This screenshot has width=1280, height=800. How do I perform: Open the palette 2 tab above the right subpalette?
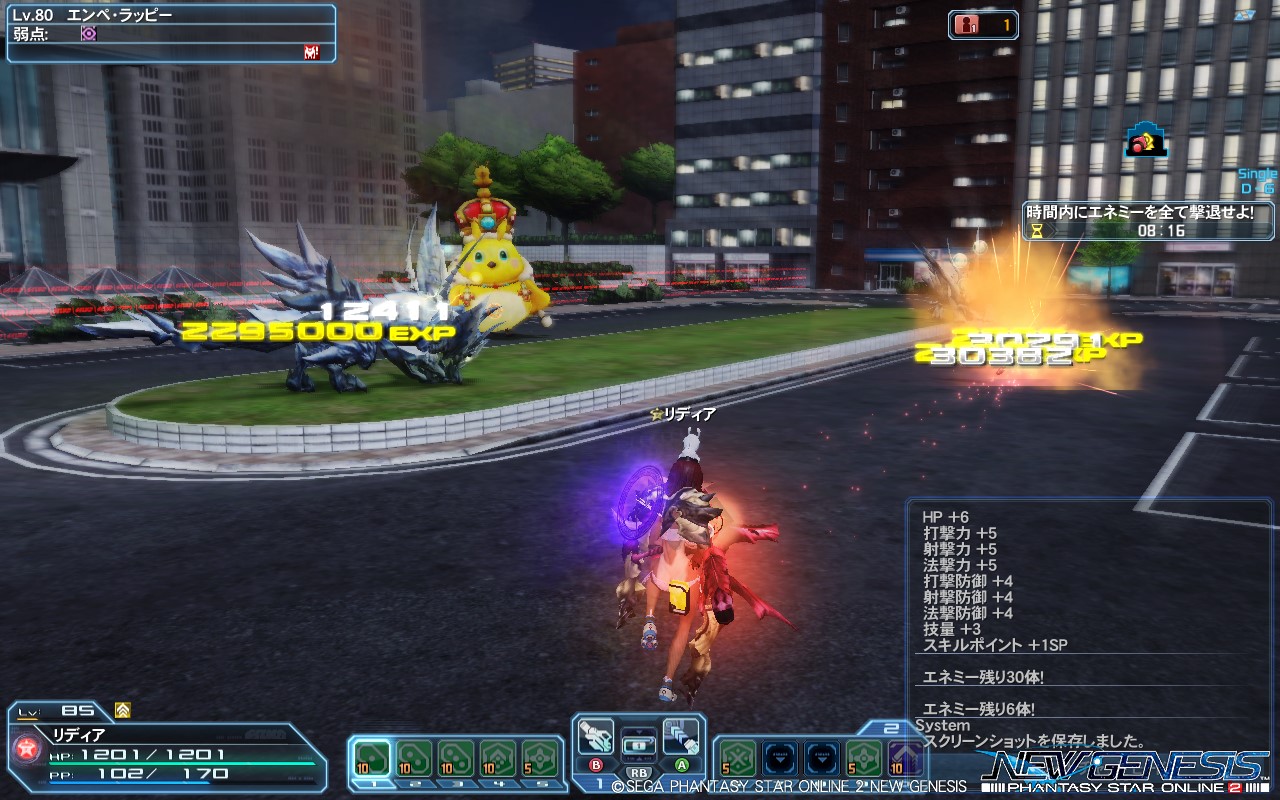[x=890, y=728]
